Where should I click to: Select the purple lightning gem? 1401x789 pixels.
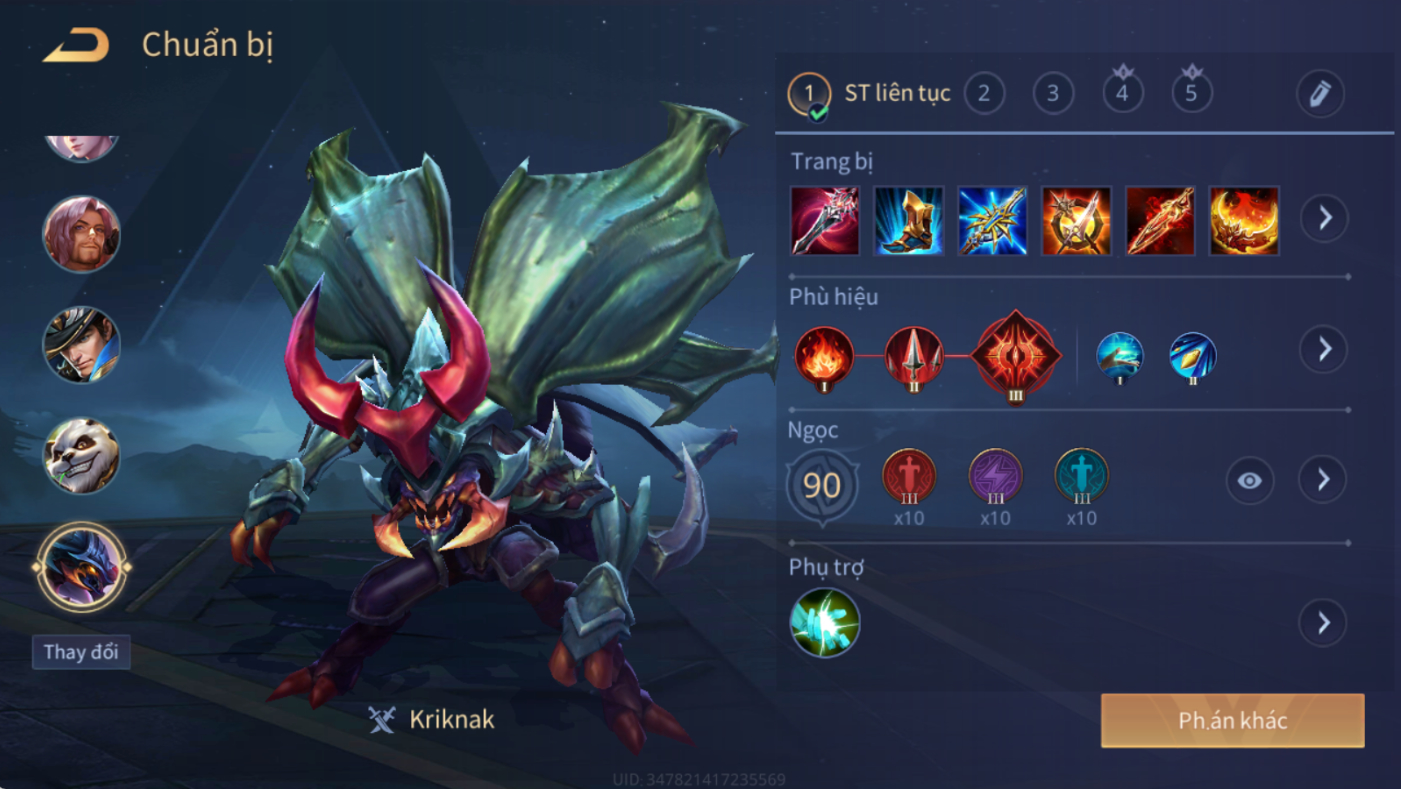[995, 476]
